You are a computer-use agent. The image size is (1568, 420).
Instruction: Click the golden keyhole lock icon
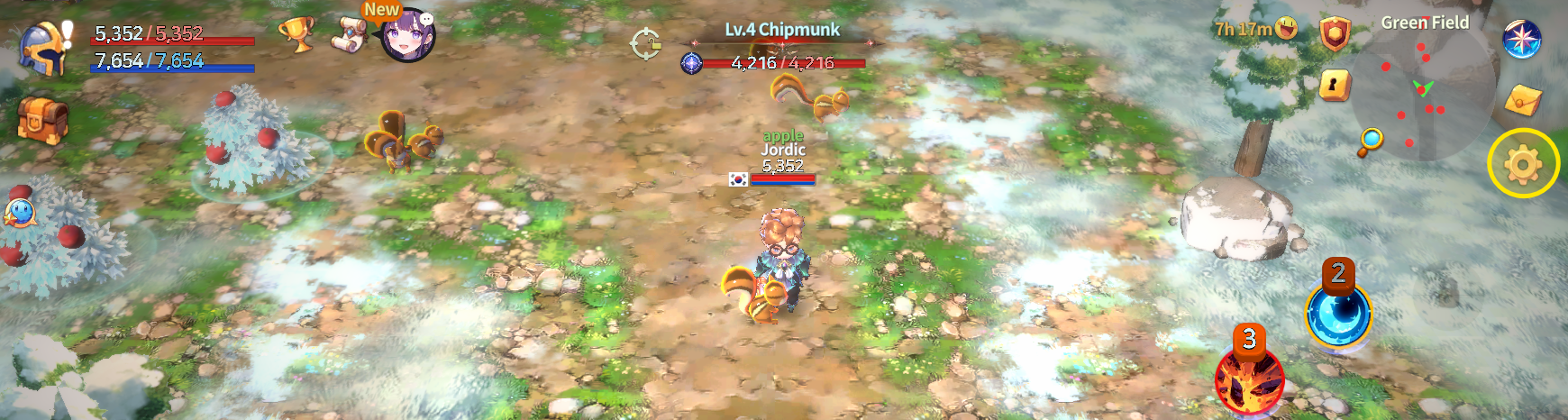[x=1334, y=86]
